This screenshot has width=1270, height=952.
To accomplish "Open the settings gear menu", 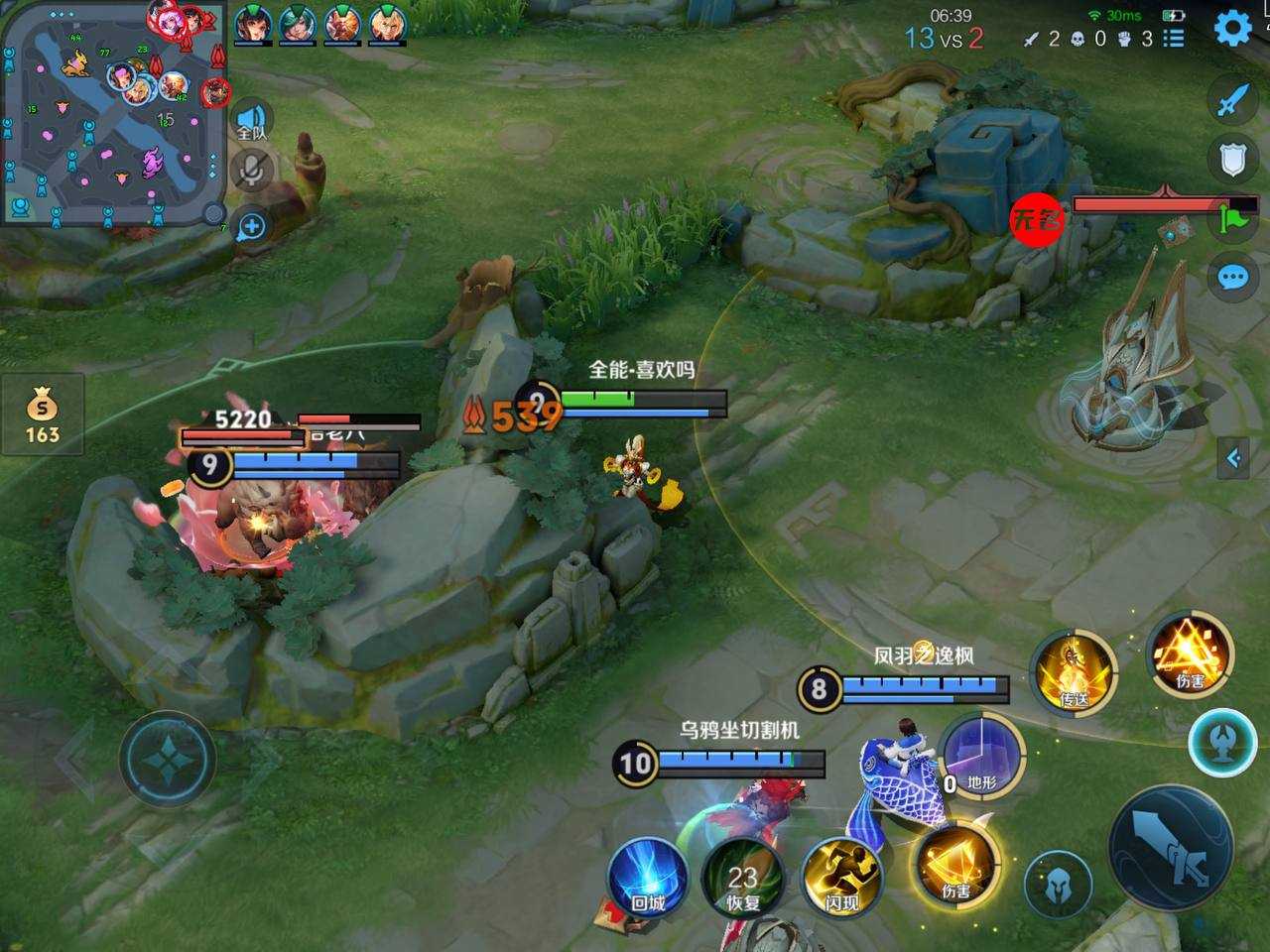I will point(1232,29).
